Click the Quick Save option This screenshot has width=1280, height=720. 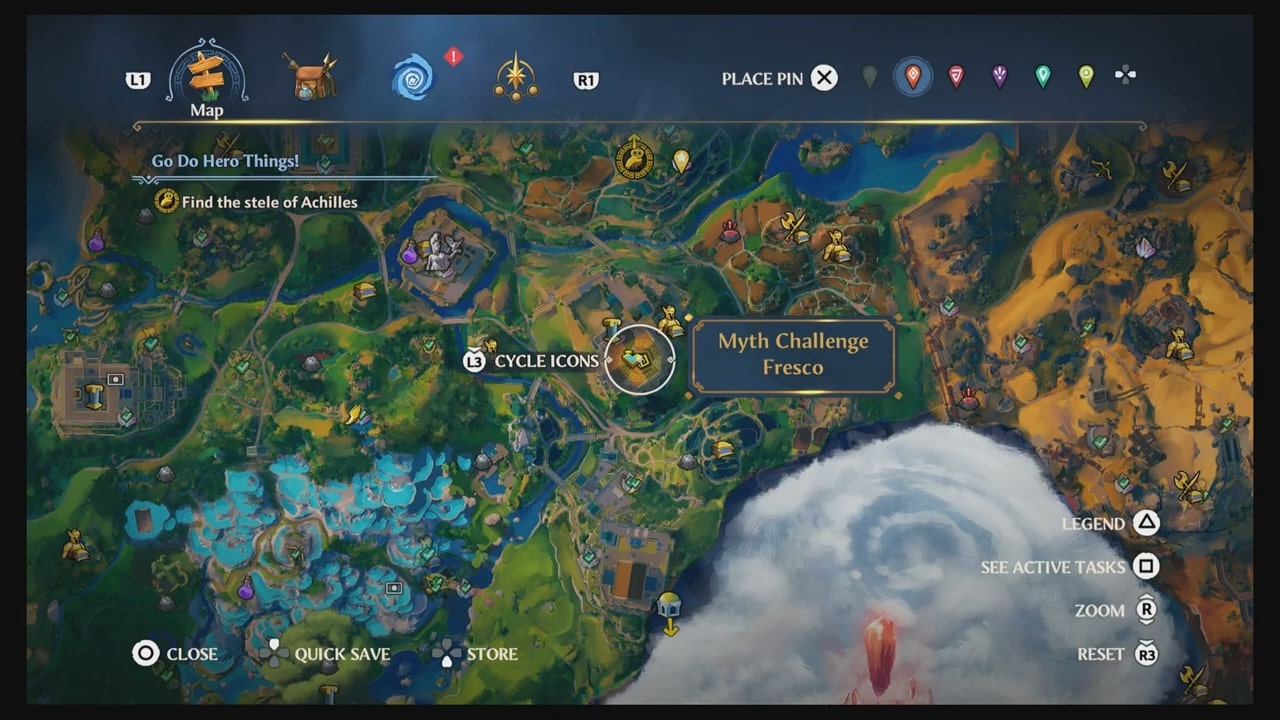point(334,654)
